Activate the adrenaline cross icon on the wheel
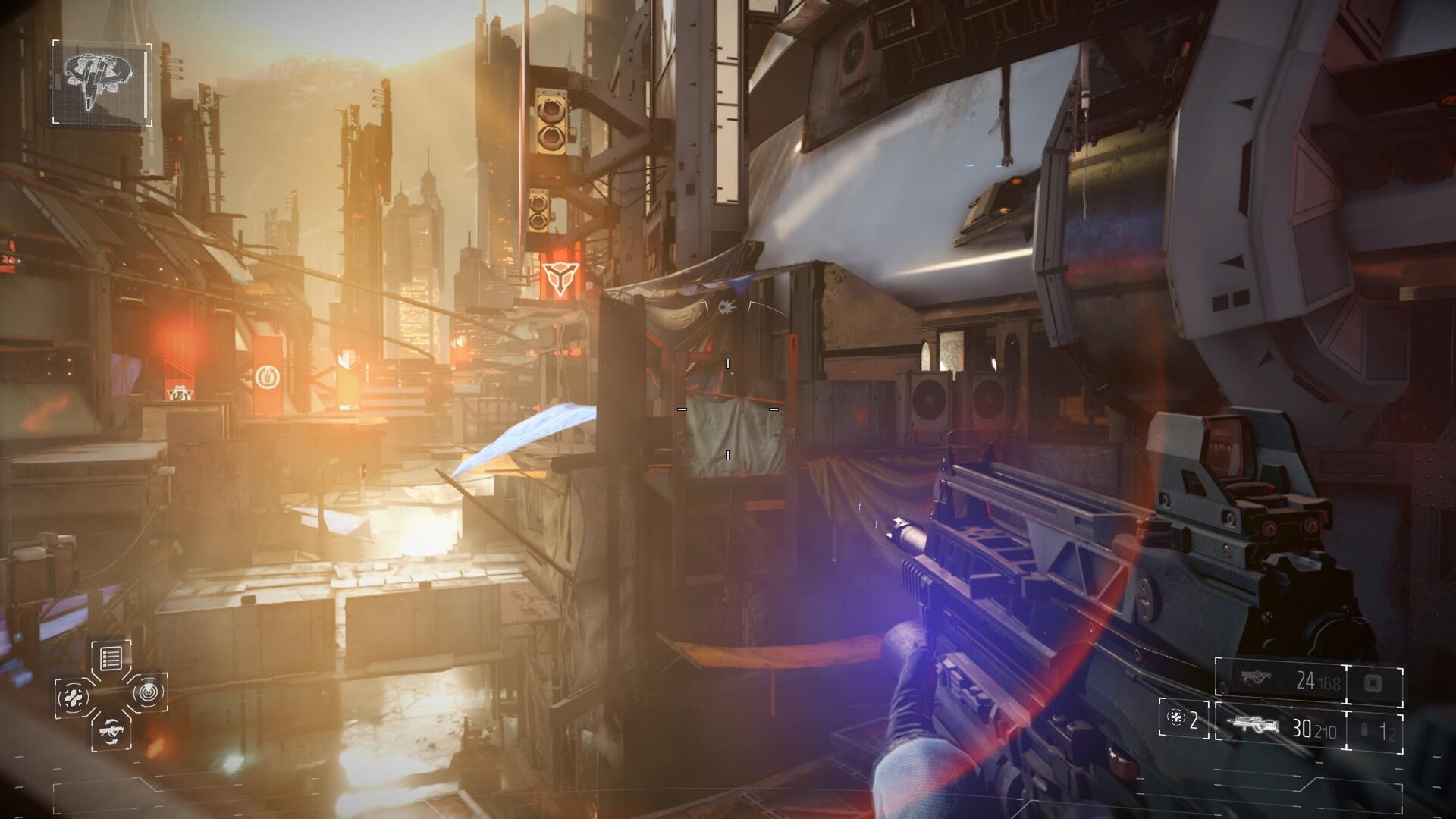Image resolution: width=1456 pixels, height=819 pixels. pyautogui.click(x=73, y=697)
